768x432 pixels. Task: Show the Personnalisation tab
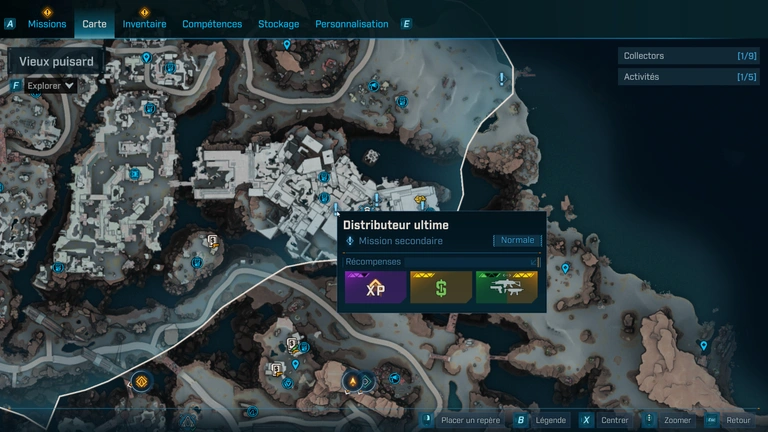(351, 23)
